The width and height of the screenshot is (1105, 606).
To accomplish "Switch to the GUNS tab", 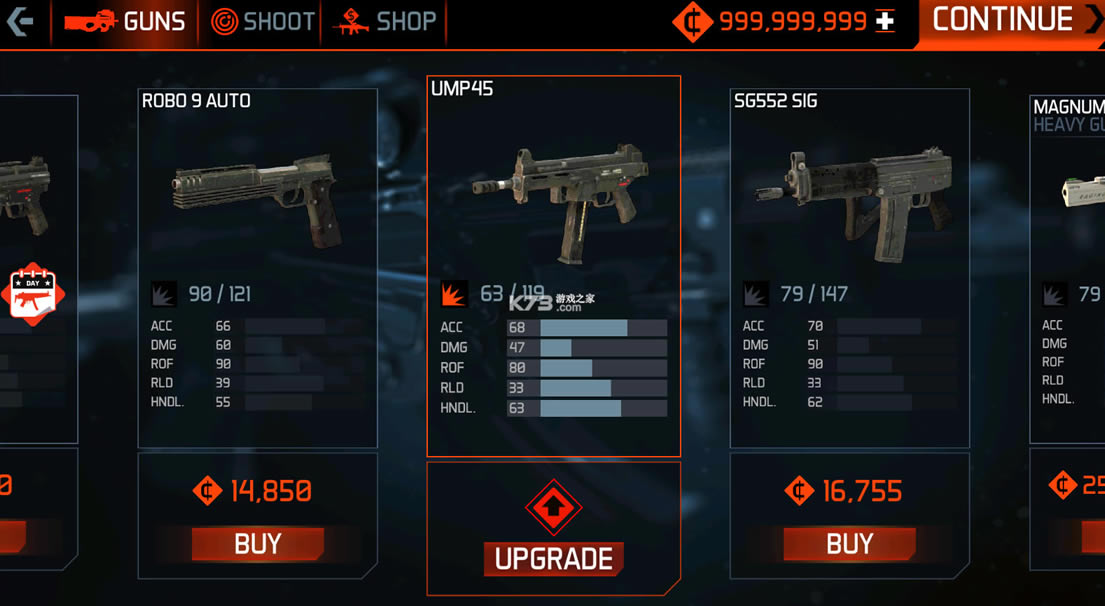I will pos(125,21).
